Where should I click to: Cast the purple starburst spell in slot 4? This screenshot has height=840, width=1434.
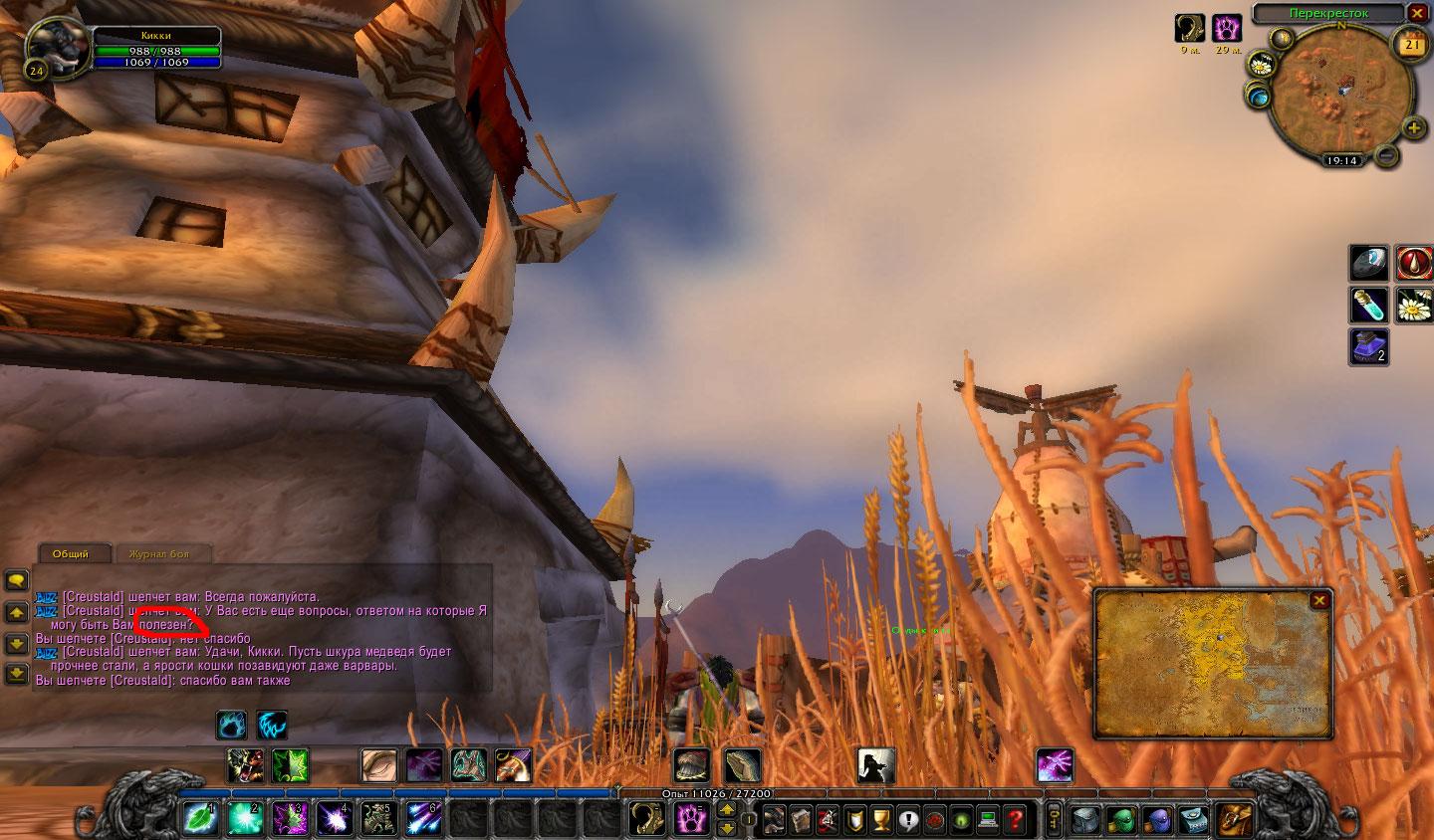point(334,819)
